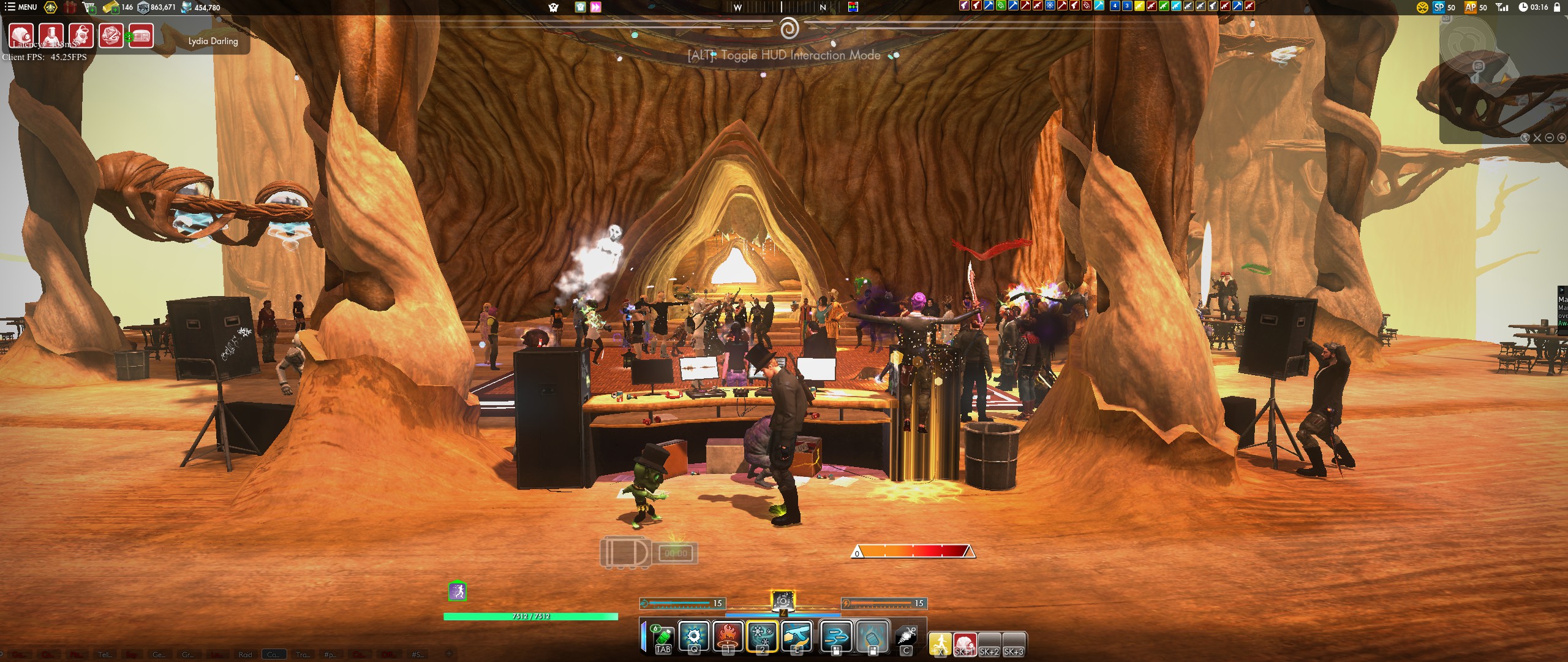Activate the rifle reload ability

pyautogui.click(x=797, y=636)
